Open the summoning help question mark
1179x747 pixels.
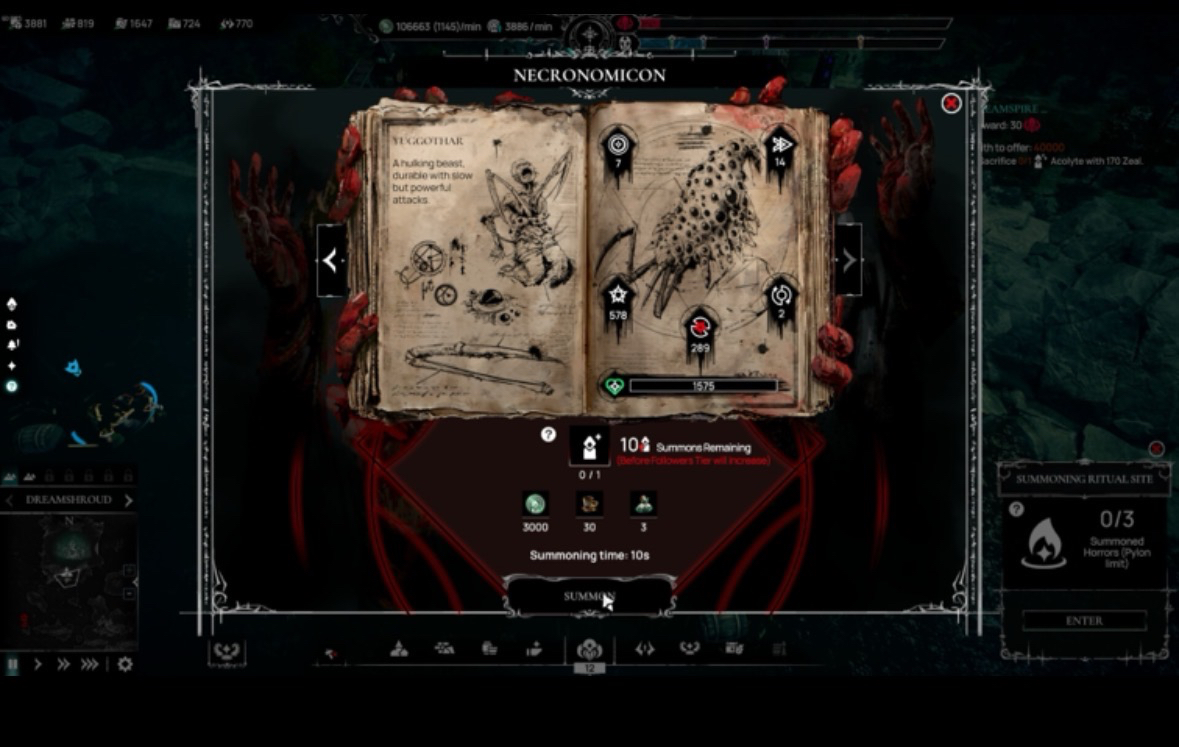point(548,434)
